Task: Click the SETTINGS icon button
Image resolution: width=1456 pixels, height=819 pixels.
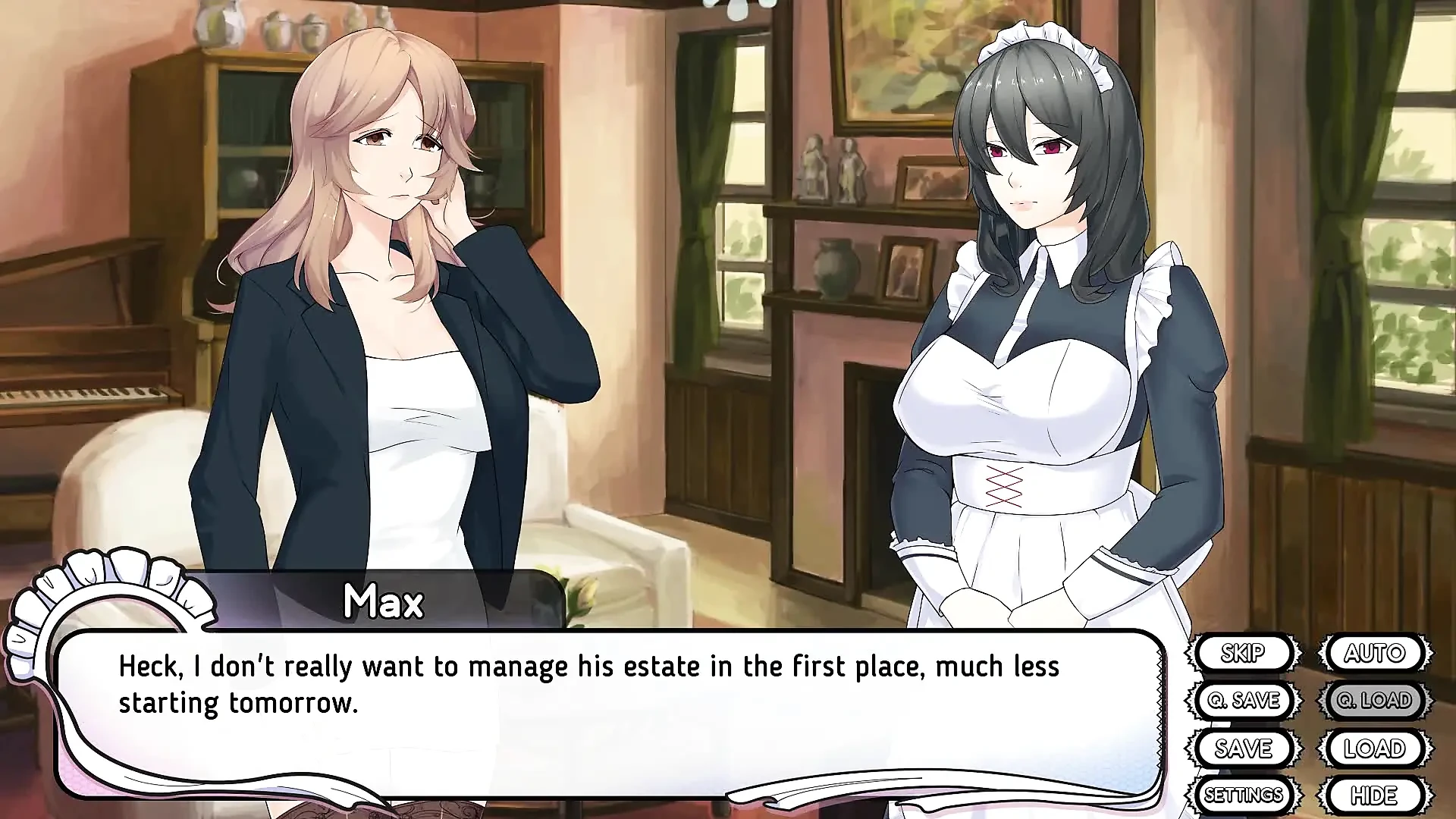Action: (x=1246, y=795)
